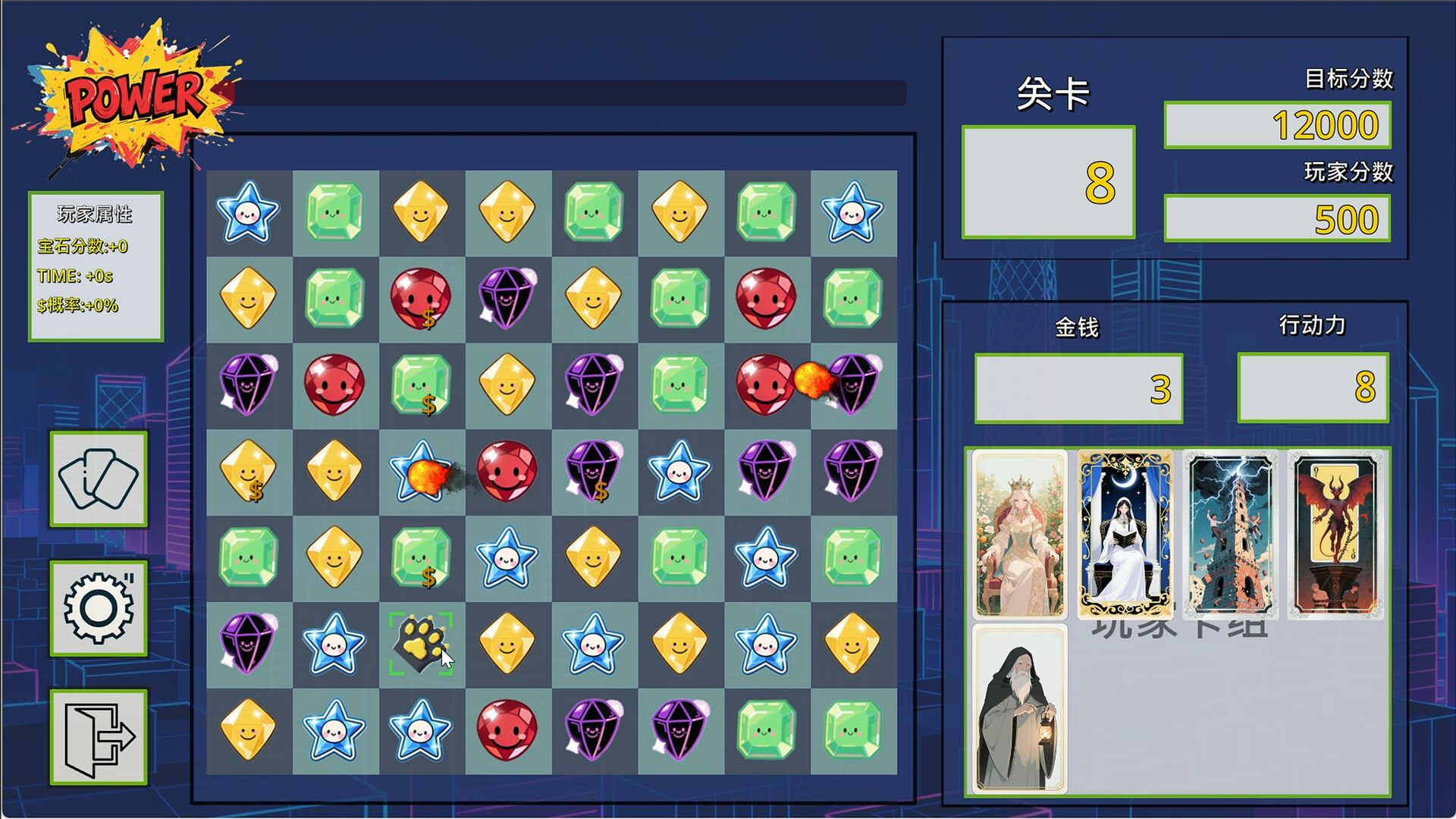The height and width of the screenshot is (819, 1456).
Task: Click the fireball beside the red gem
Action: [x=814, y=383]
